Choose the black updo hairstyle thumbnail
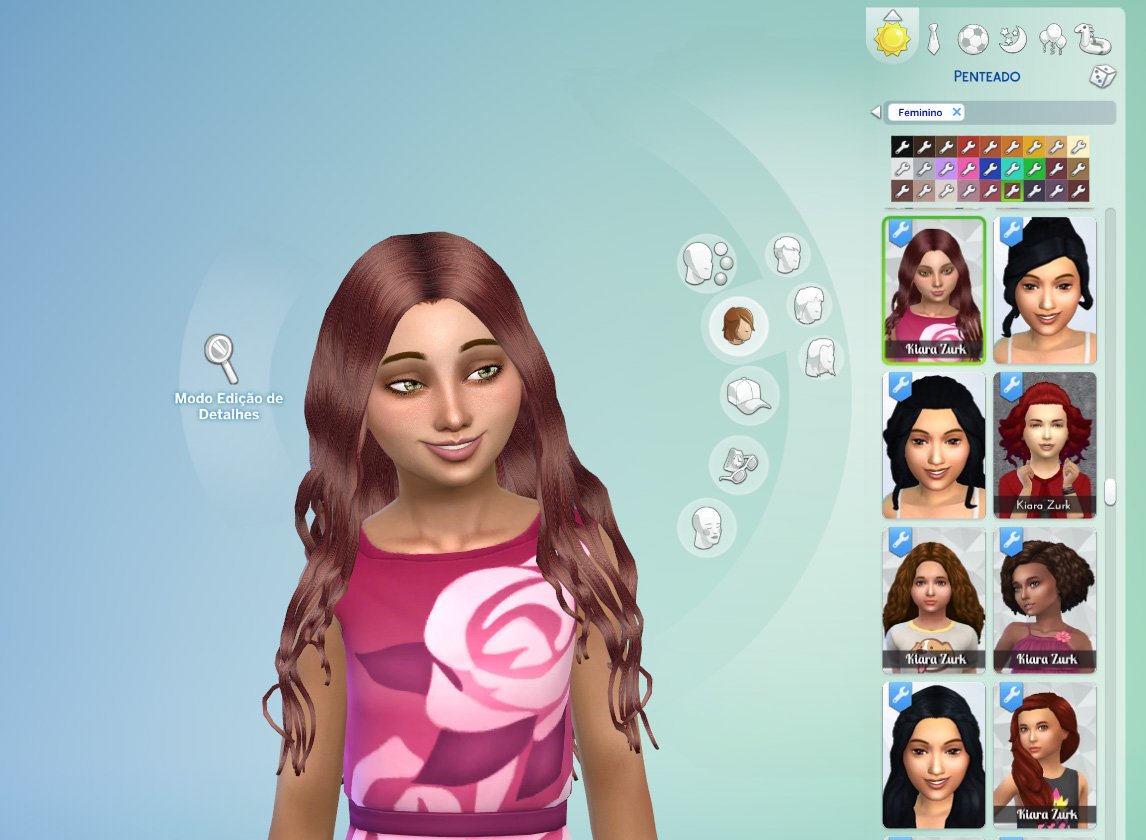This screenshot has width=1146, height=840. [1045, 290]
